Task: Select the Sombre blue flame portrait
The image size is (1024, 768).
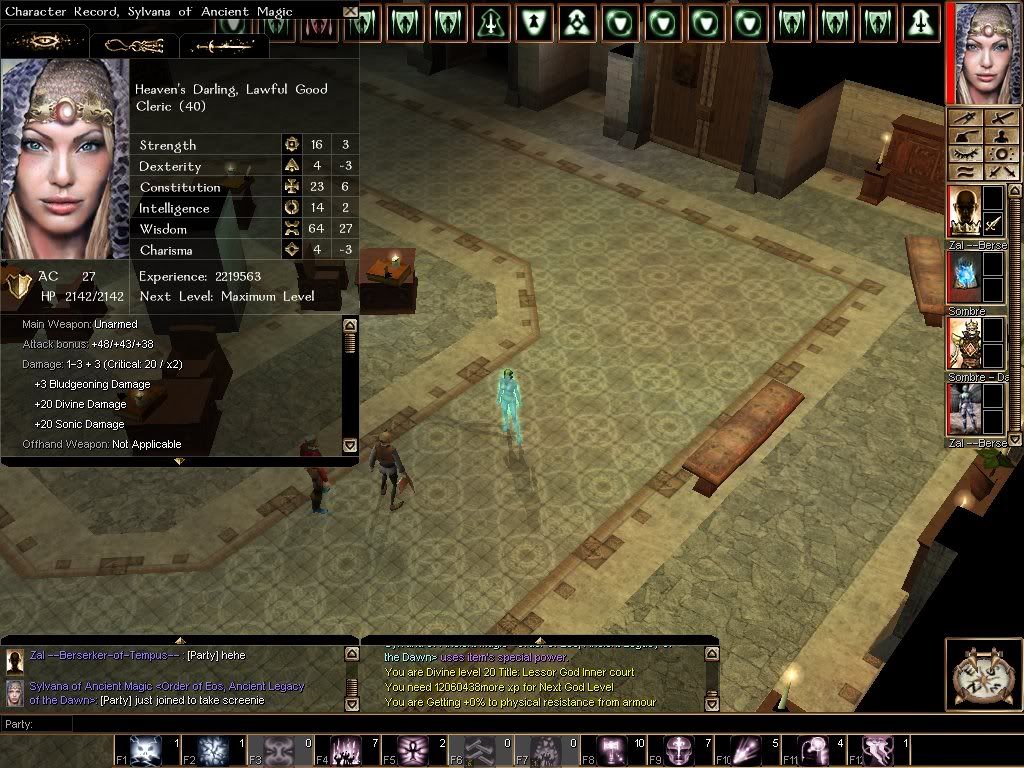Action: pos(964,277)
